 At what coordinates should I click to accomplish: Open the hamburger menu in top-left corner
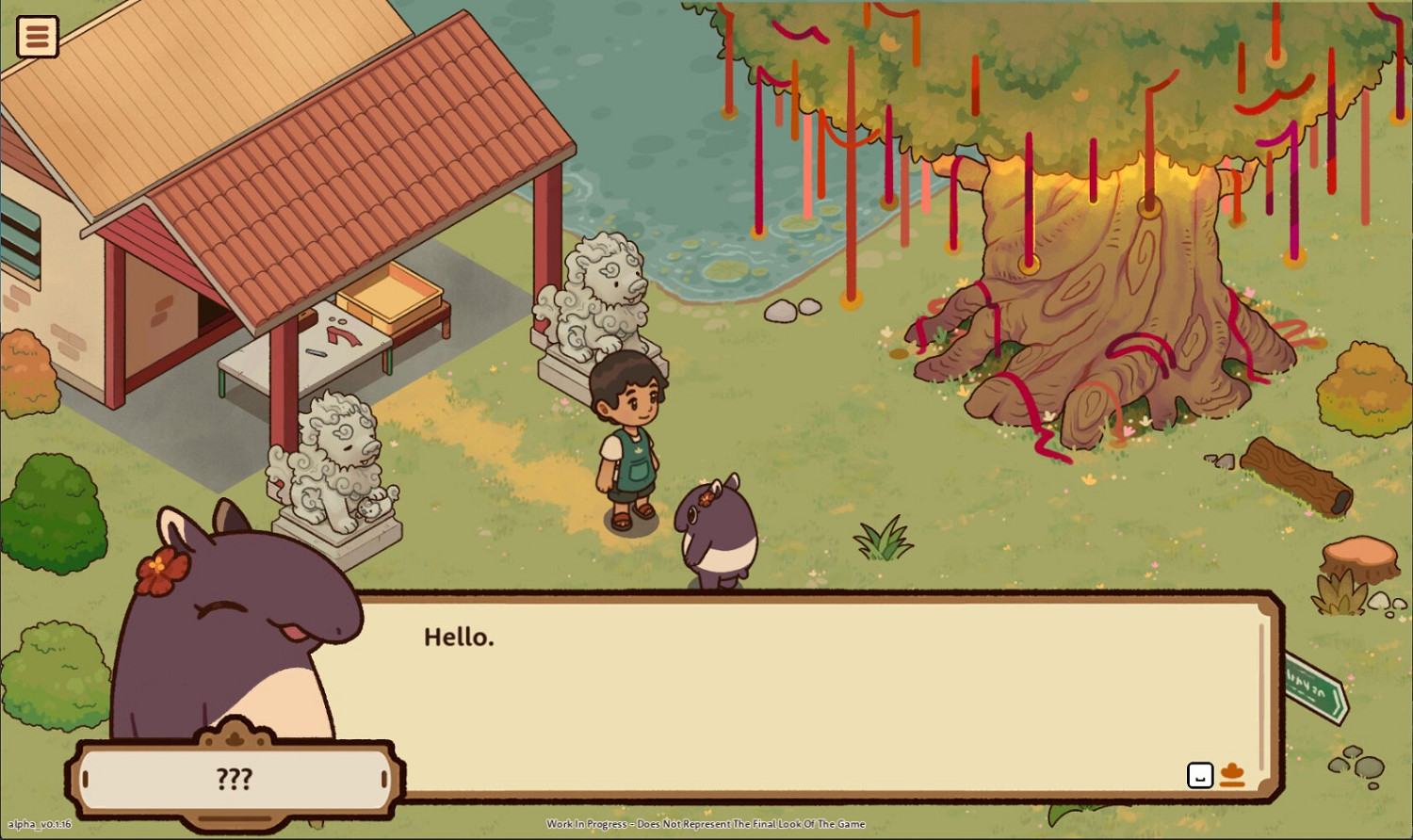click(36, 36)
